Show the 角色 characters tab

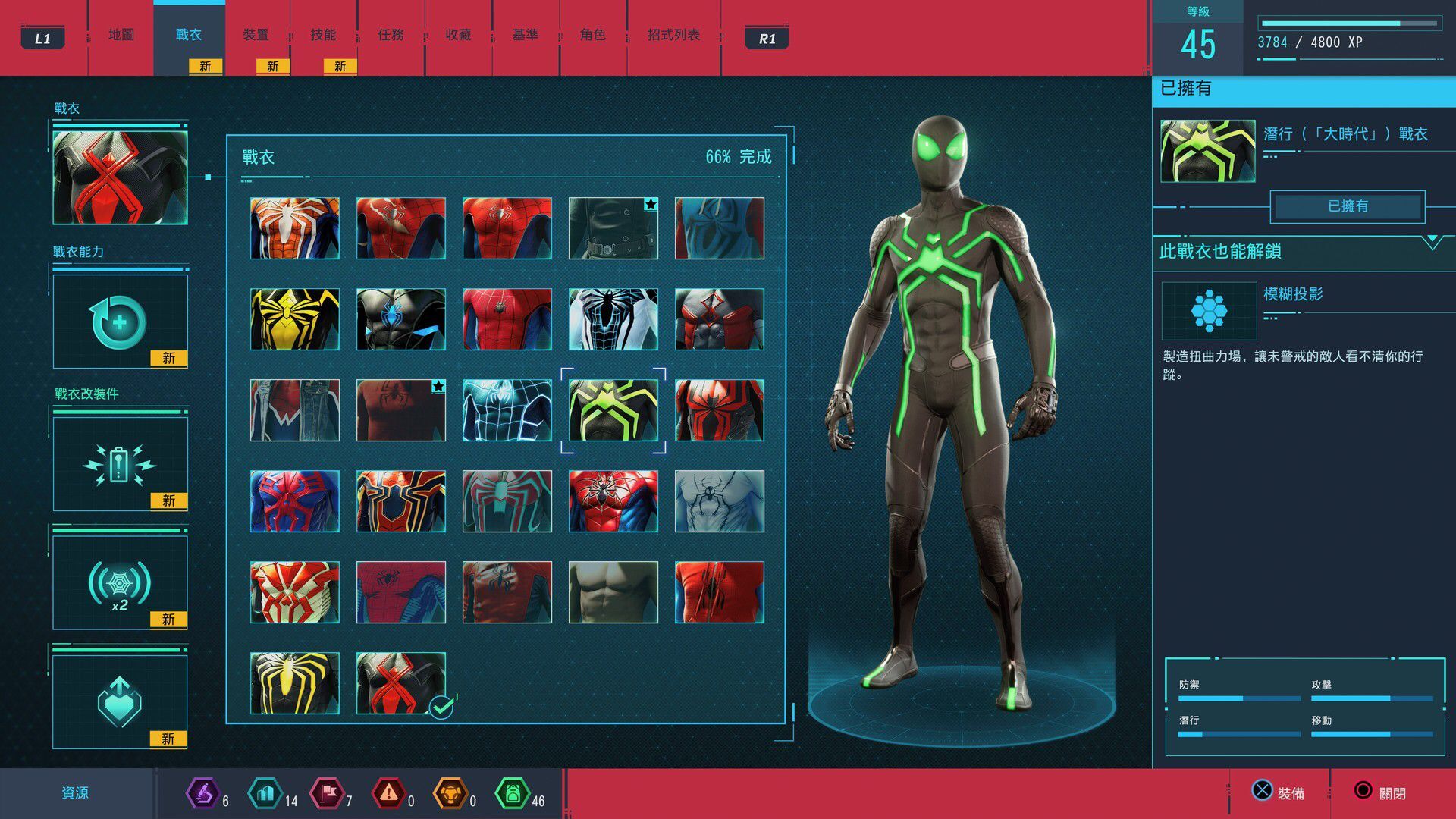pyautogui.click(x=592, y=35)
